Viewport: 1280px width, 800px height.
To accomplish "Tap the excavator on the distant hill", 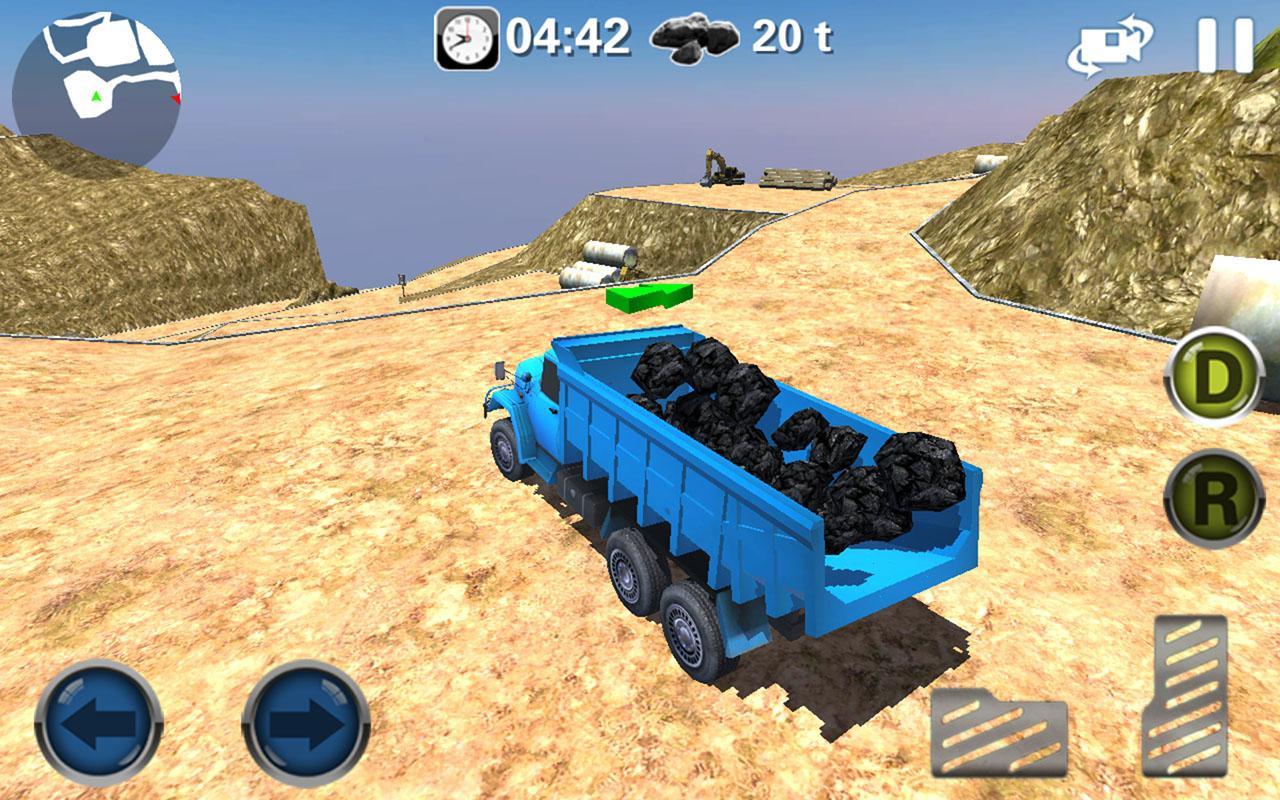I will click(718, 165).
